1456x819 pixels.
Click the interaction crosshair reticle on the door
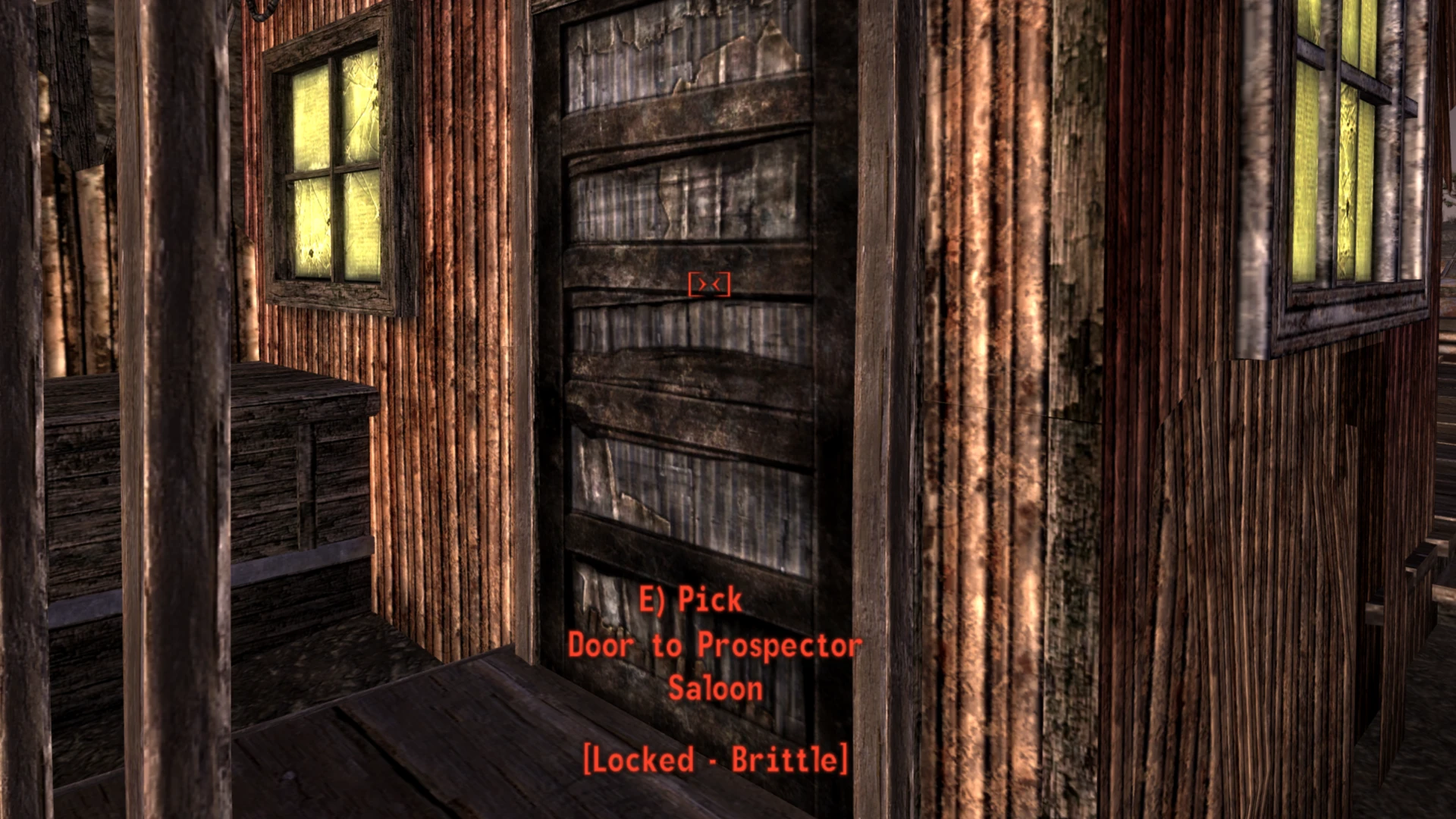point(708,283)
